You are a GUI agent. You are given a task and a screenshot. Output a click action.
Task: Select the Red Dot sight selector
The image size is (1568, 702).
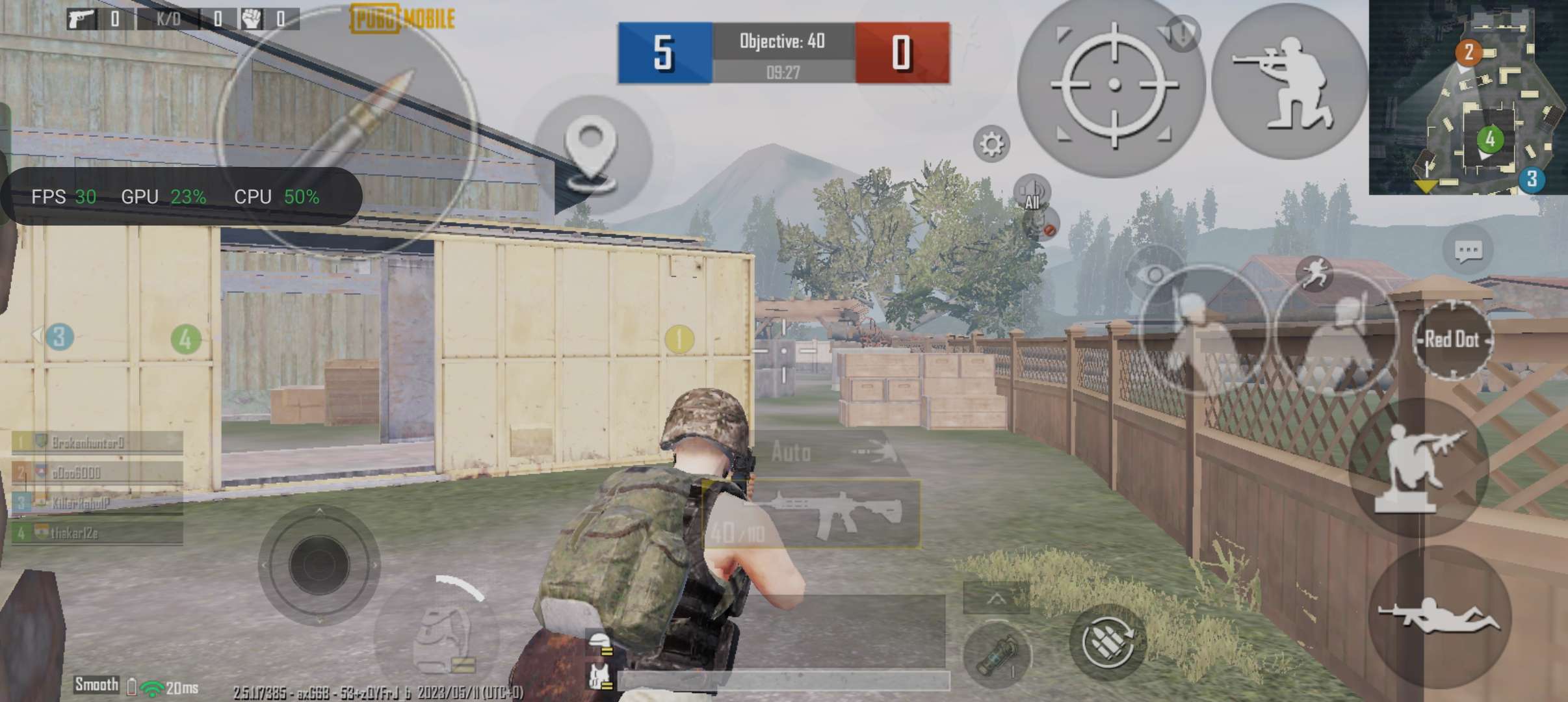[x=1454, y=339]
